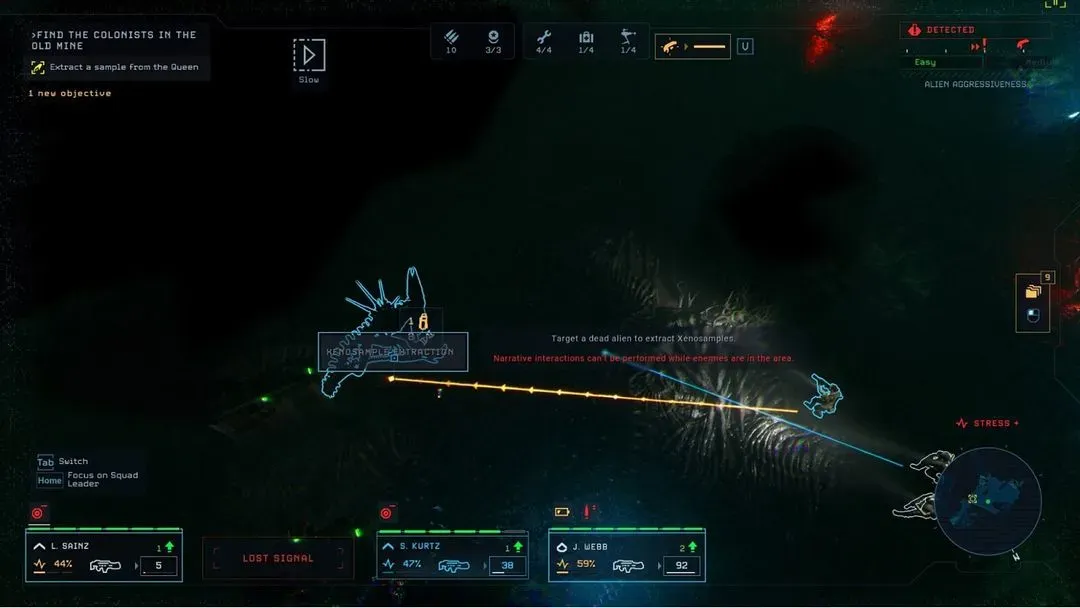Viewport: 1080px width, 608px height.
Task: Toggle the Slow time mode button
Action: [x=309, y=56]
